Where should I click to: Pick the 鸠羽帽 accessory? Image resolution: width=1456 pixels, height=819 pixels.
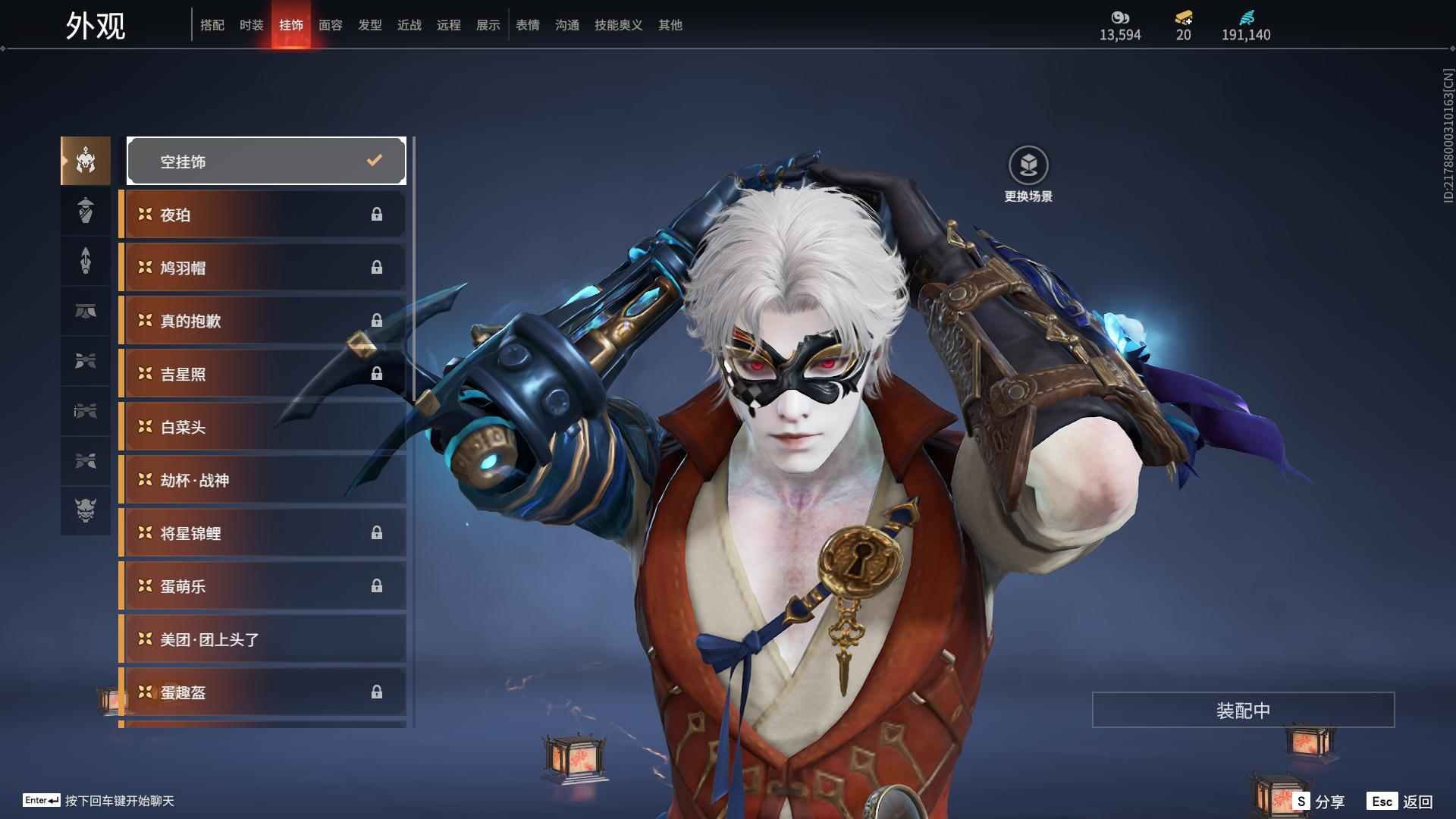[x=262, y=268]
